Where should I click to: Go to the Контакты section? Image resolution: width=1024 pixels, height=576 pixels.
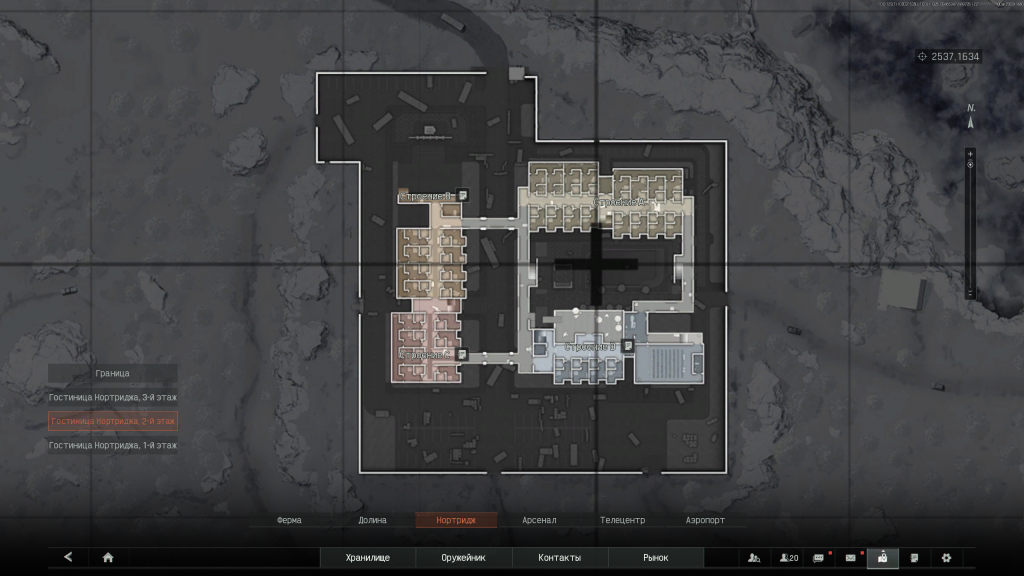point(559,557)
